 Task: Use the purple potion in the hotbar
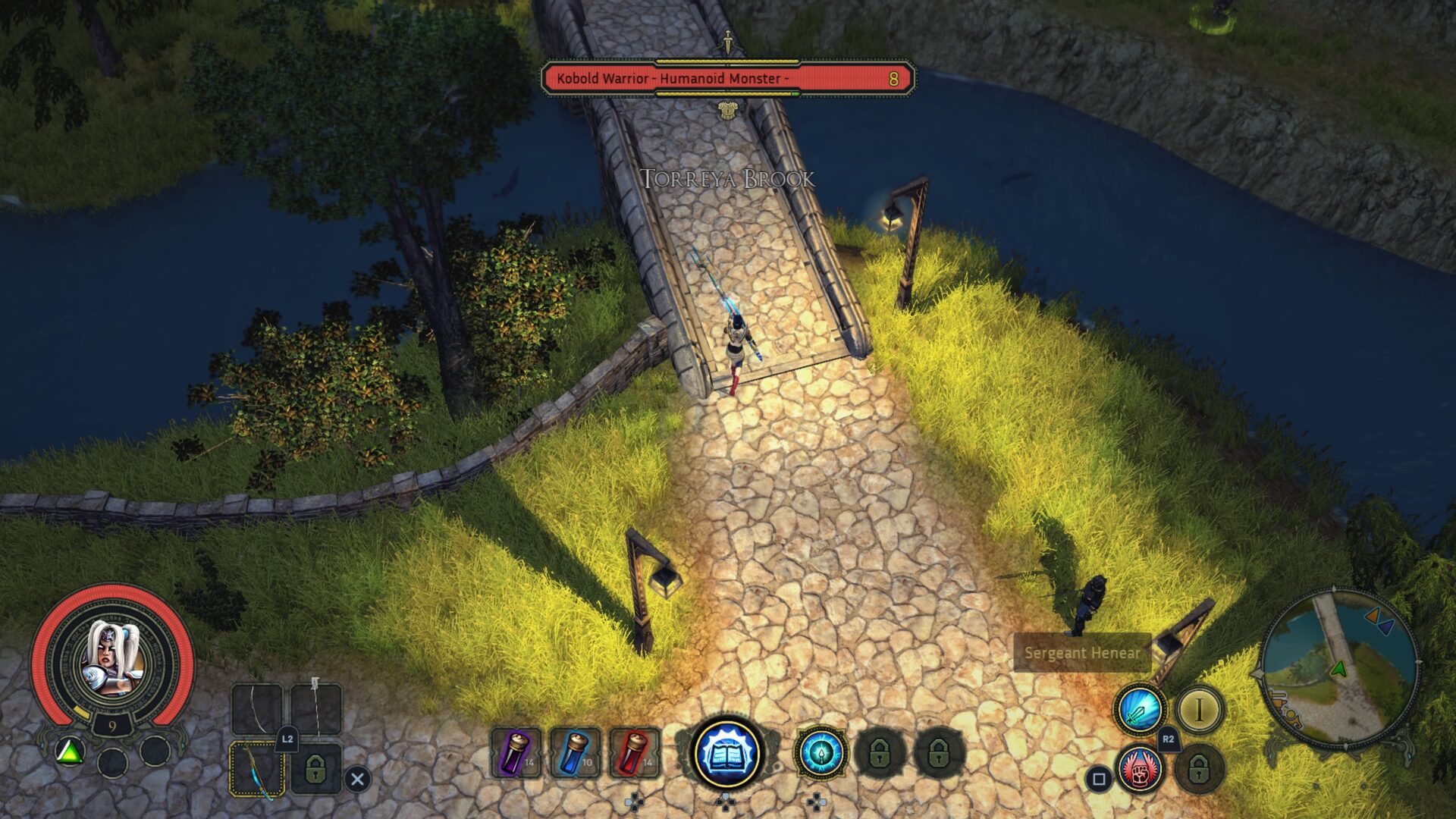coord(516,752)
